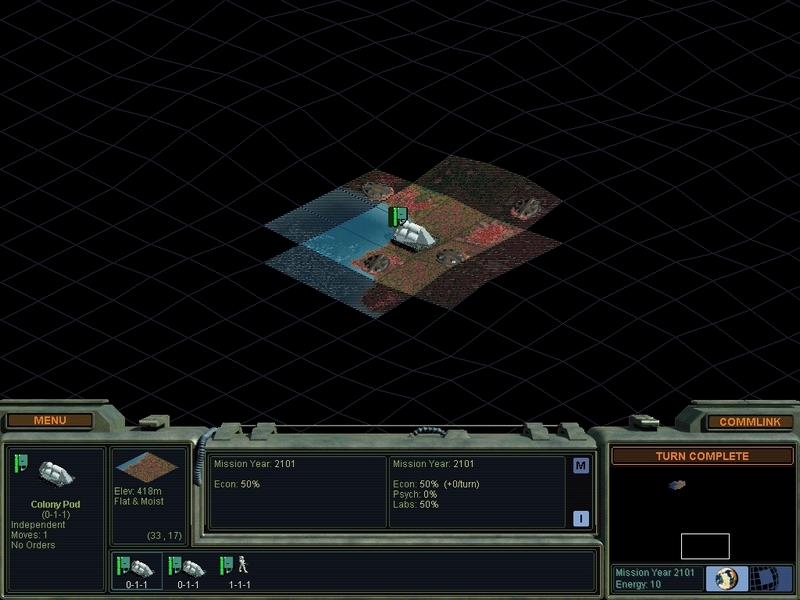Click the map grid icon below the minimap
The height and width of the screenshot is (600, 800).
(768, 579)
